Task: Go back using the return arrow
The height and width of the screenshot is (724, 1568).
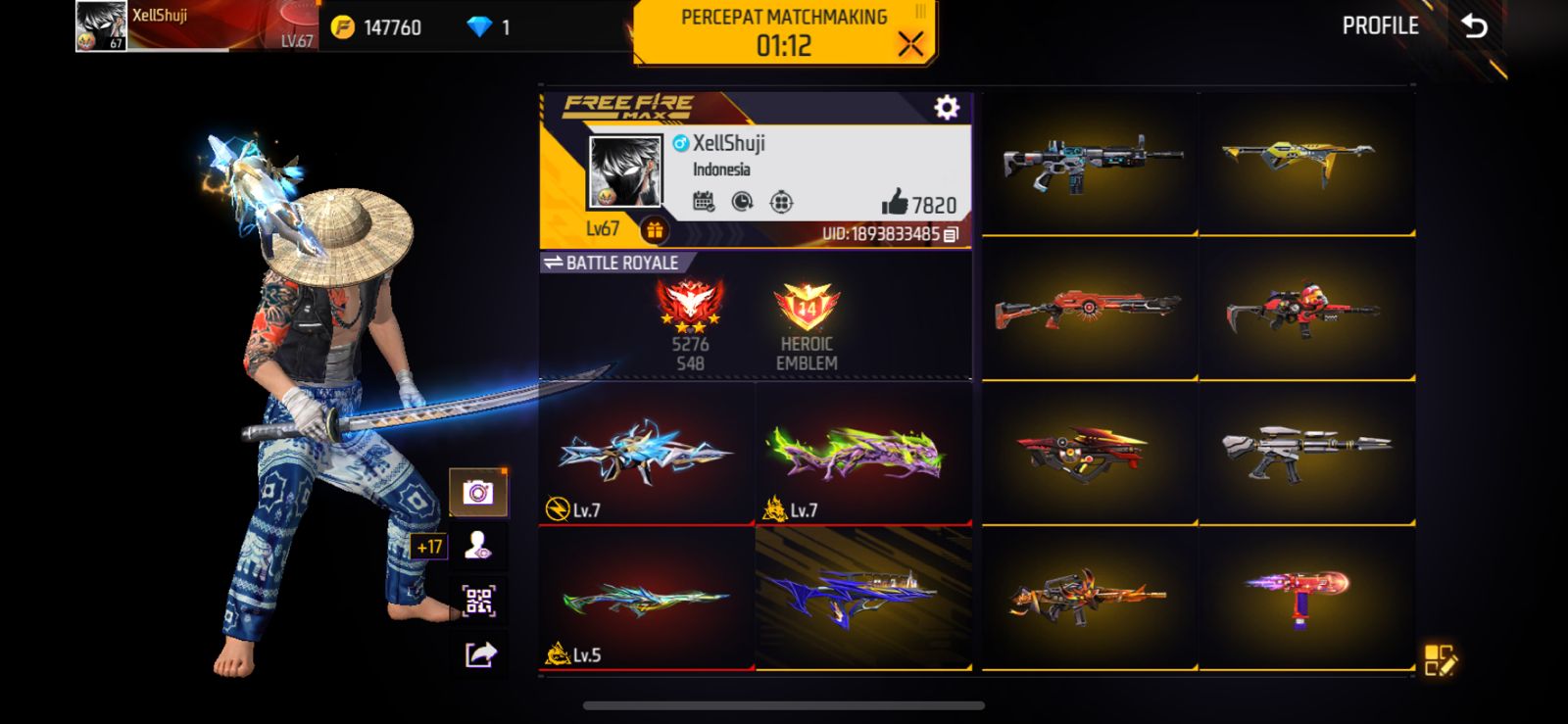Action: click(x=1475, y=26)
